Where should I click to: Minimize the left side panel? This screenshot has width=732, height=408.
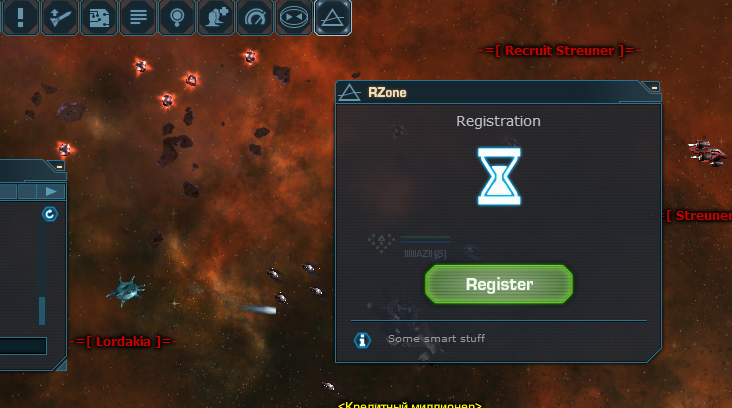pos(59,167)
